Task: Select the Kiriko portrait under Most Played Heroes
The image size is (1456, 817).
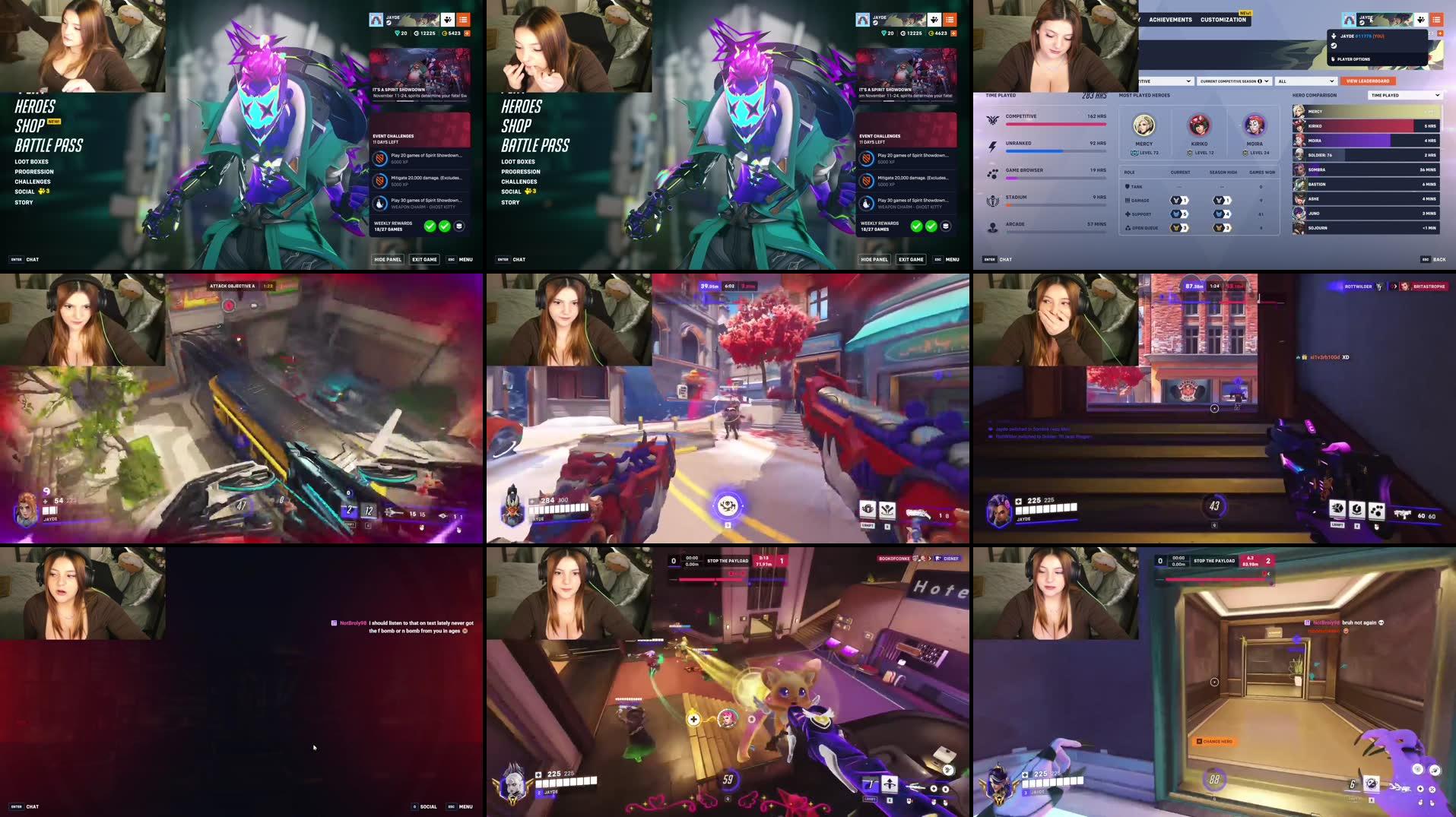Action: pyautogui.click(x=1199, y=125)
